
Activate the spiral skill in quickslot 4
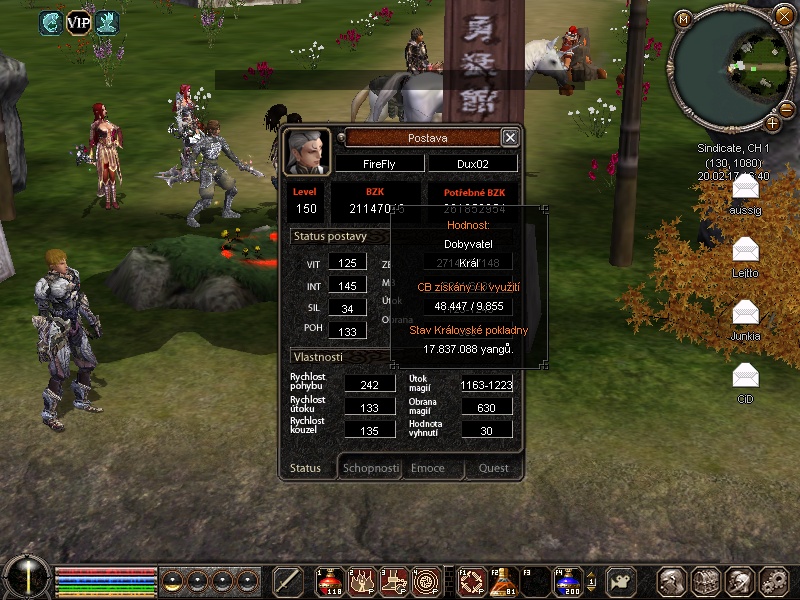point(427,581)
